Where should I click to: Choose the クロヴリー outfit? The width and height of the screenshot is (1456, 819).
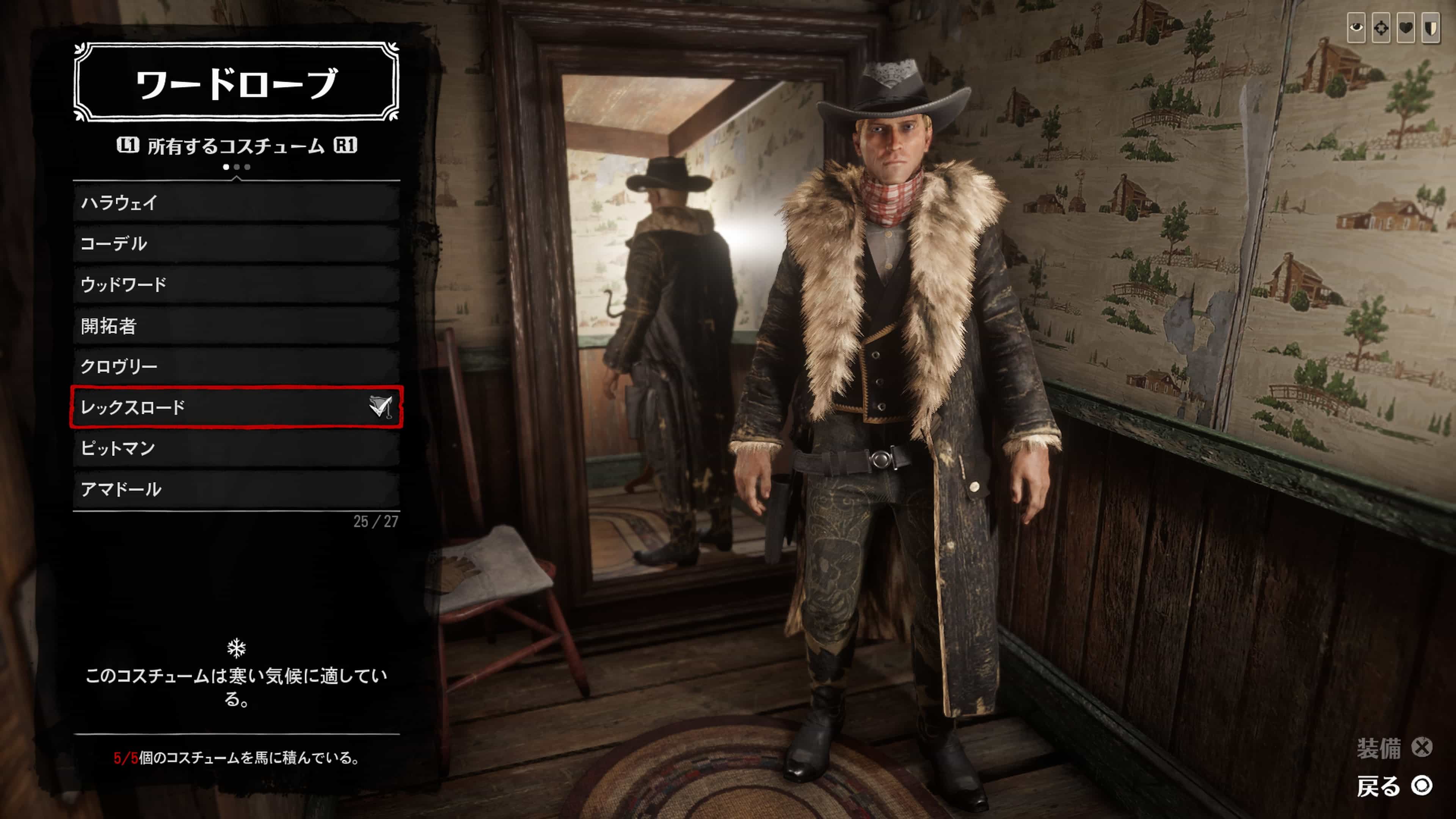point(236,366)
